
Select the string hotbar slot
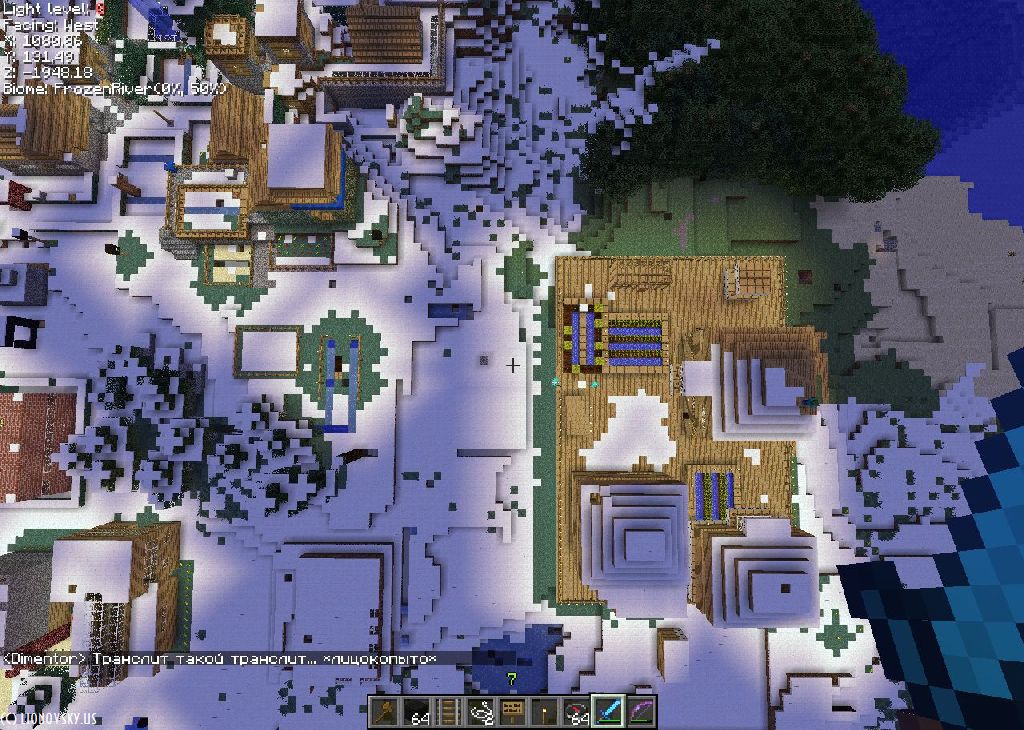point(480,712)
